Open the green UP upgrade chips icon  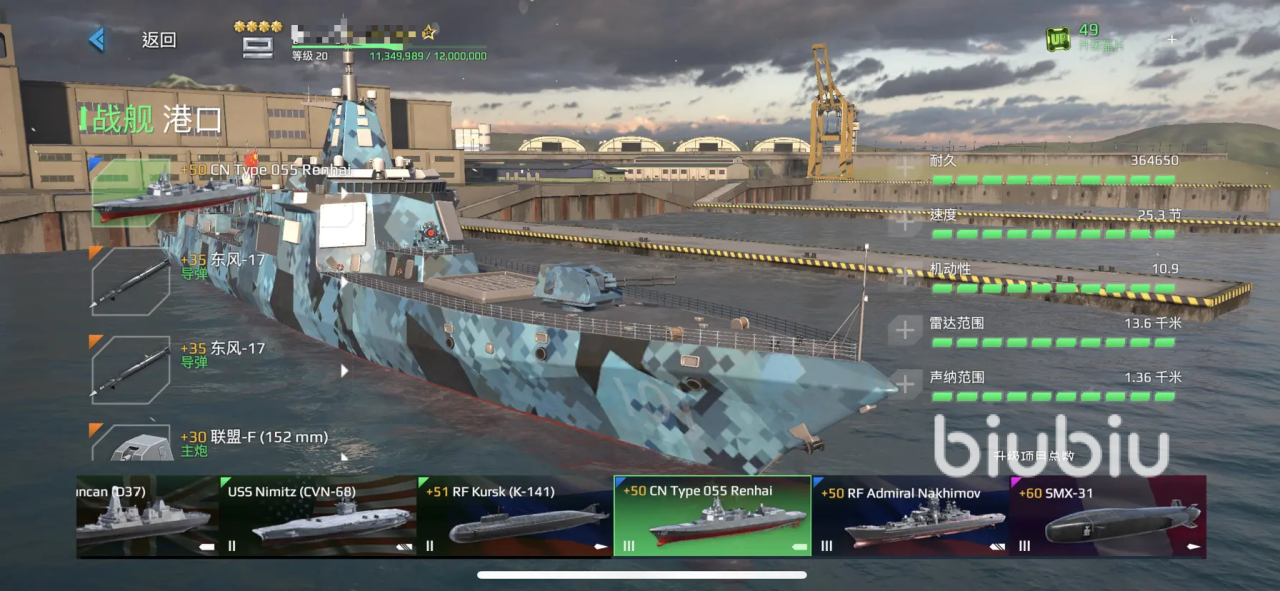(x=1058, y=39)
